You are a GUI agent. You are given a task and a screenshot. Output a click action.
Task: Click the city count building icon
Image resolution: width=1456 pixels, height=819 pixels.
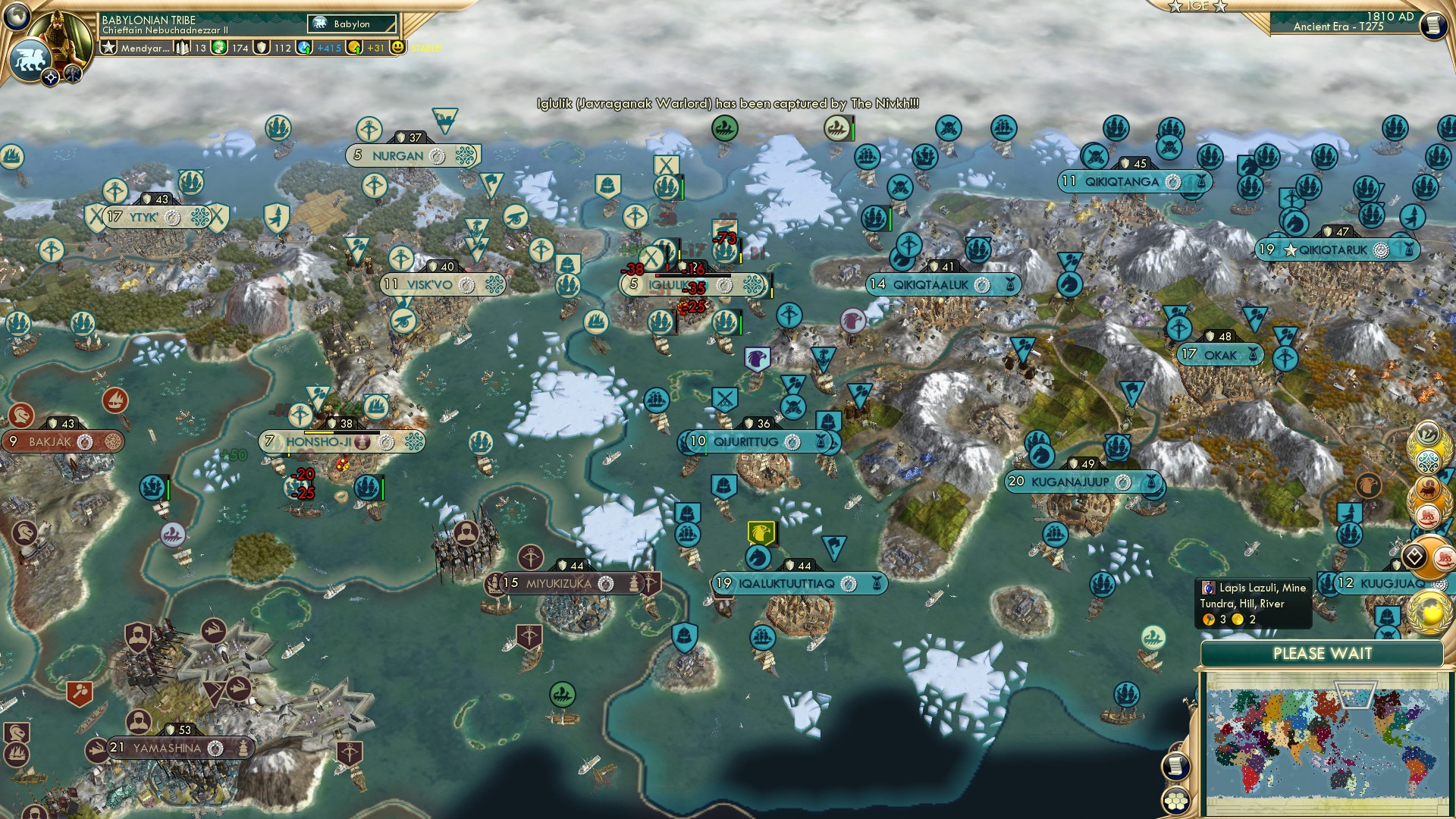click(x=182, y=49)
